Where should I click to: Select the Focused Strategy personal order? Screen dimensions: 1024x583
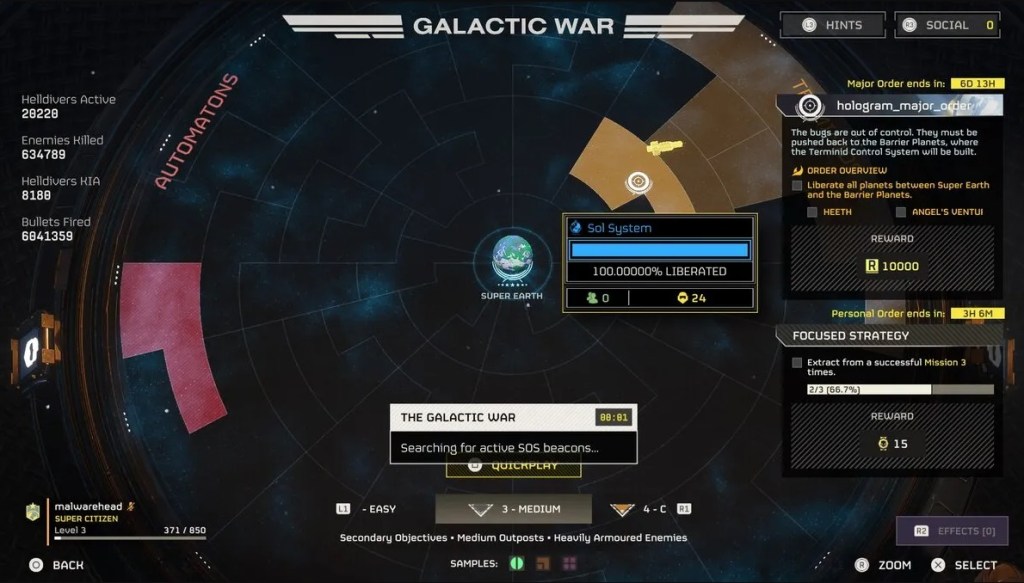coord(890,336)
